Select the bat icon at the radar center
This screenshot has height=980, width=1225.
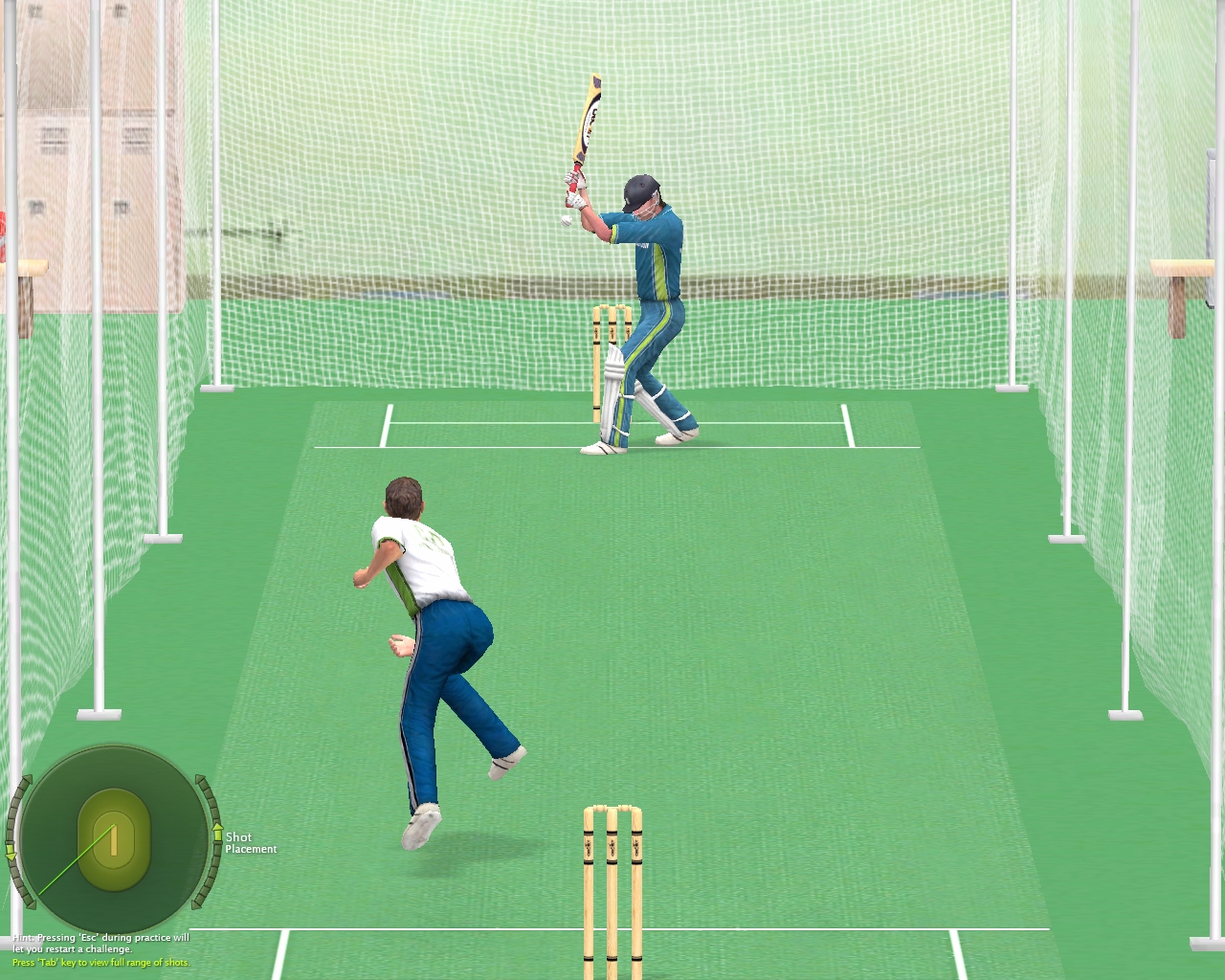(x=114, y=841)
